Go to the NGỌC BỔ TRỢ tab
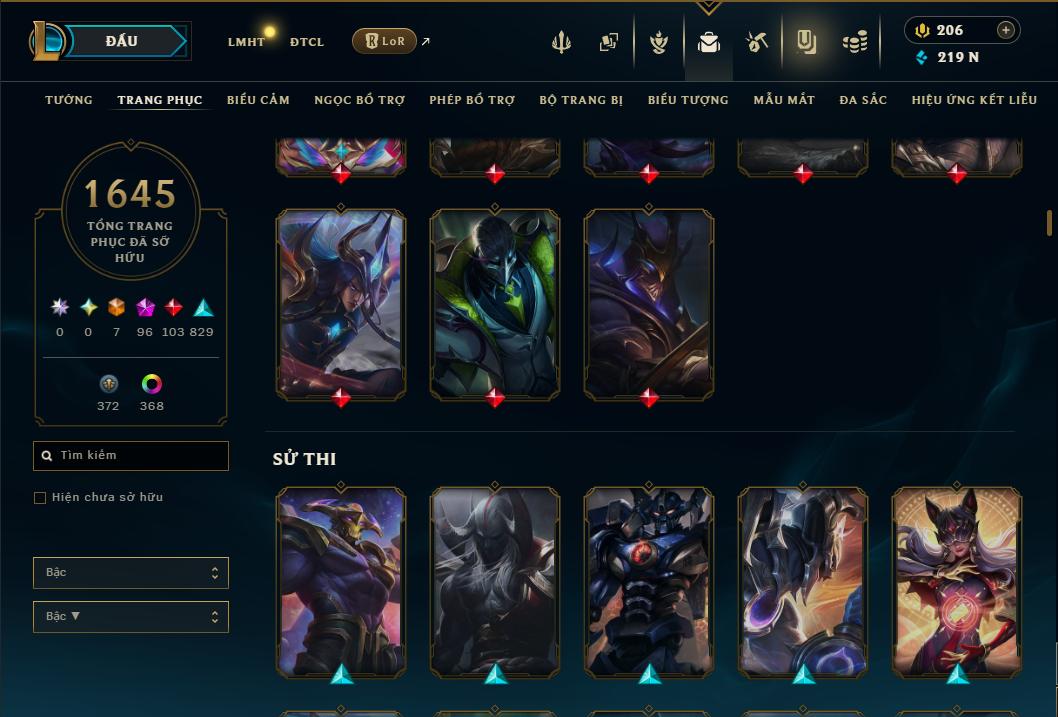The width and height of the screenshot is (1058, 717). click(x=359, y=100)
